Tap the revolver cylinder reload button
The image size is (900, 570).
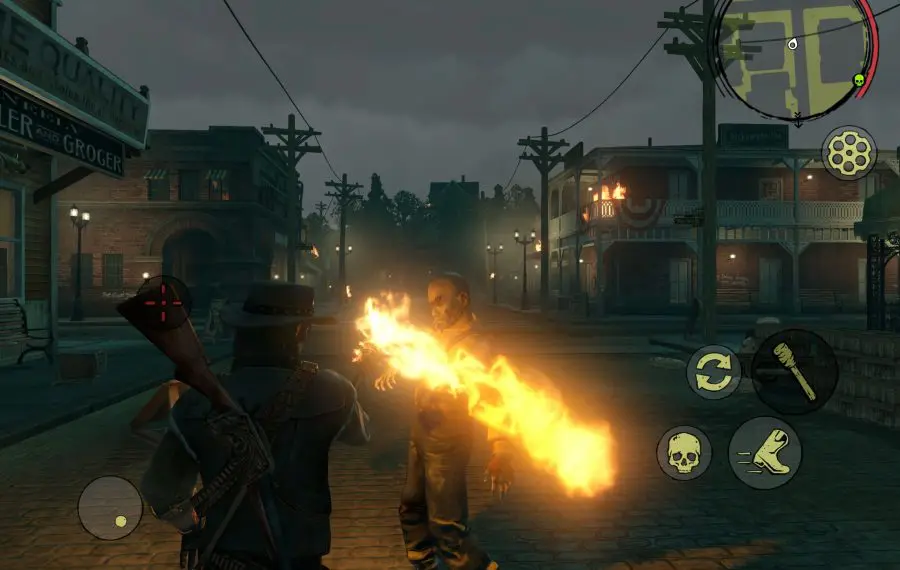click(x=849, y=153)
